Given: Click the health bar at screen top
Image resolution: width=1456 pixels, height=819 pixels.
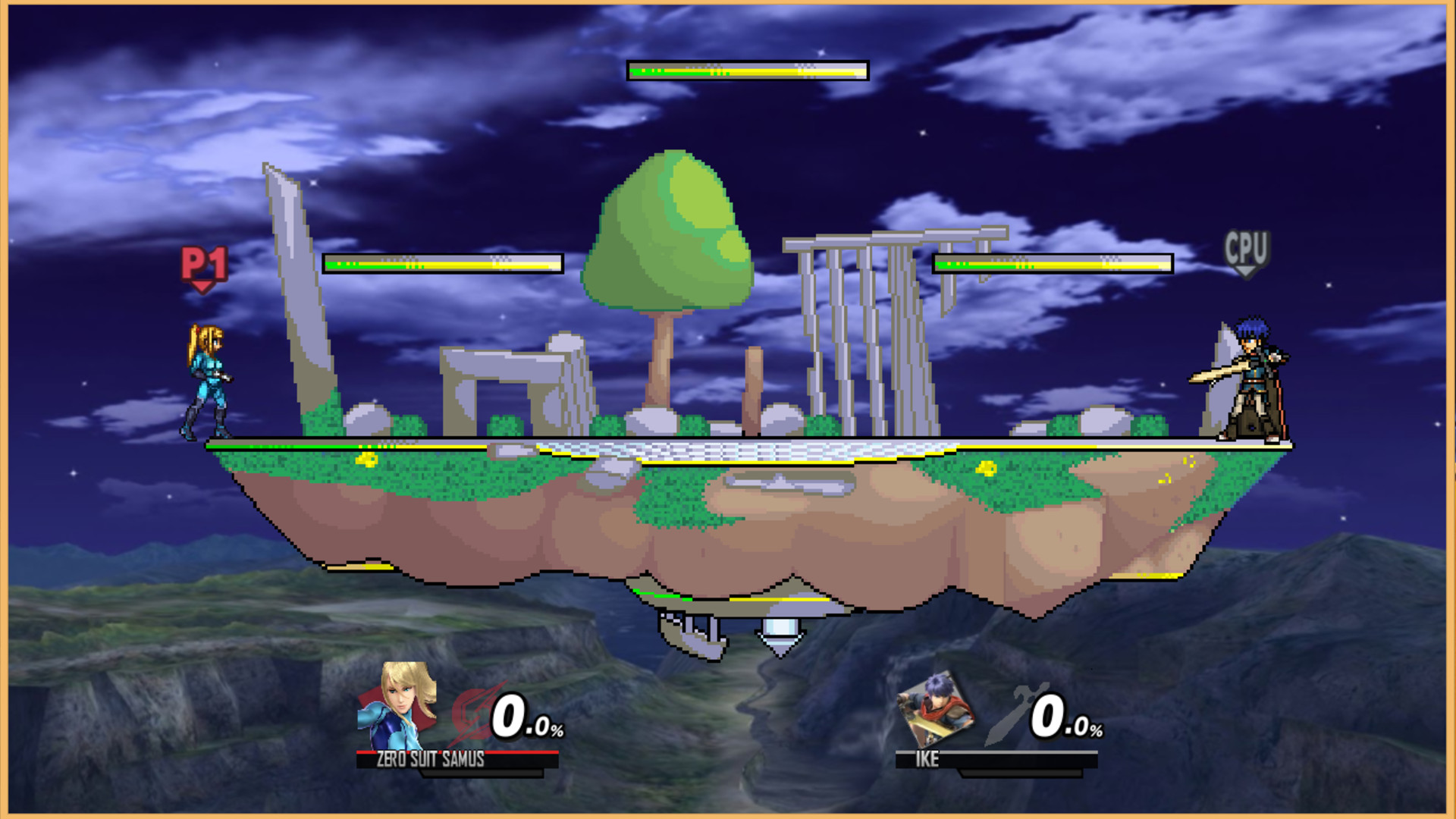Looking at the screenshot, I should coord(745,72).
